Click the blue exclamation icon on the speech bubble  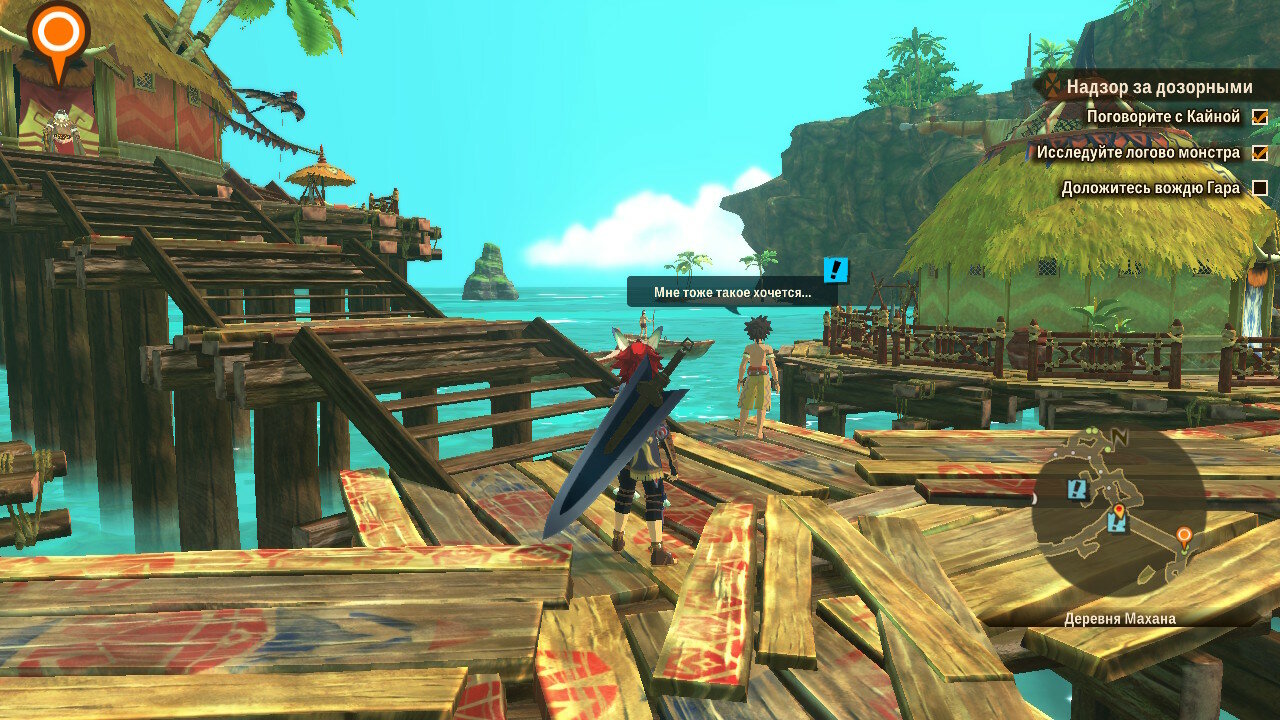click(x=836, y=269)
